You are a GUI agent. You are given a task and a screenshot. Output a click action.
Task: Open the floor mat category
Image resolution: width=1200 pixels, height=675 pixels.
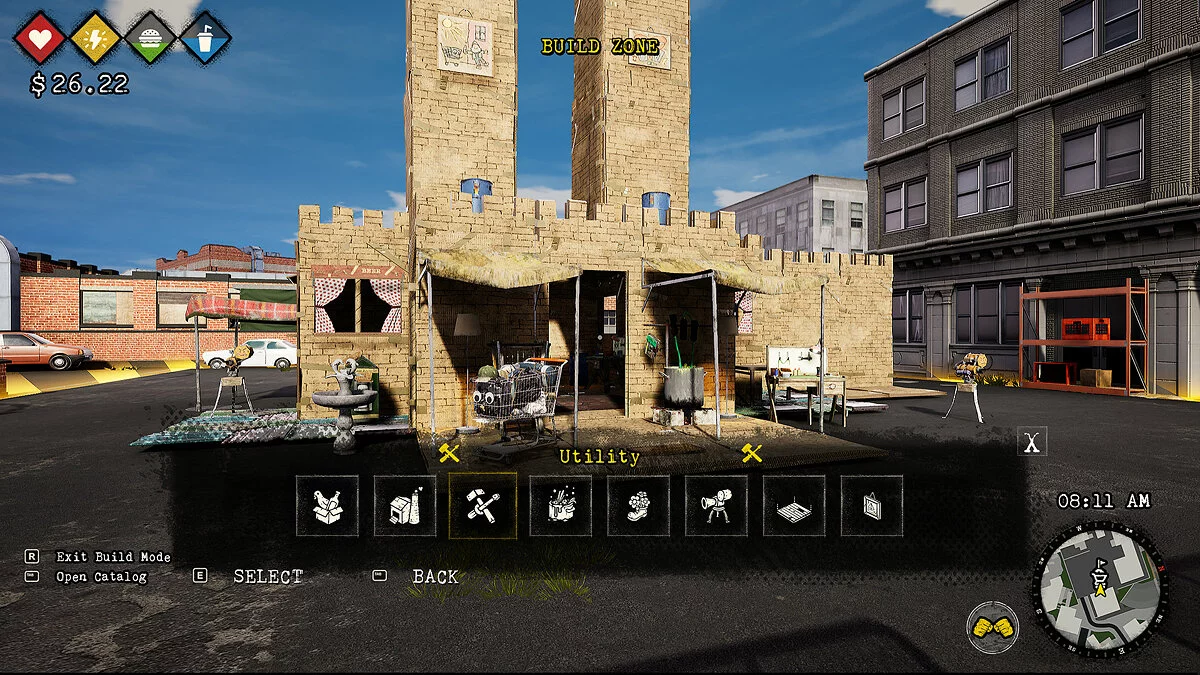coord(794,506)
